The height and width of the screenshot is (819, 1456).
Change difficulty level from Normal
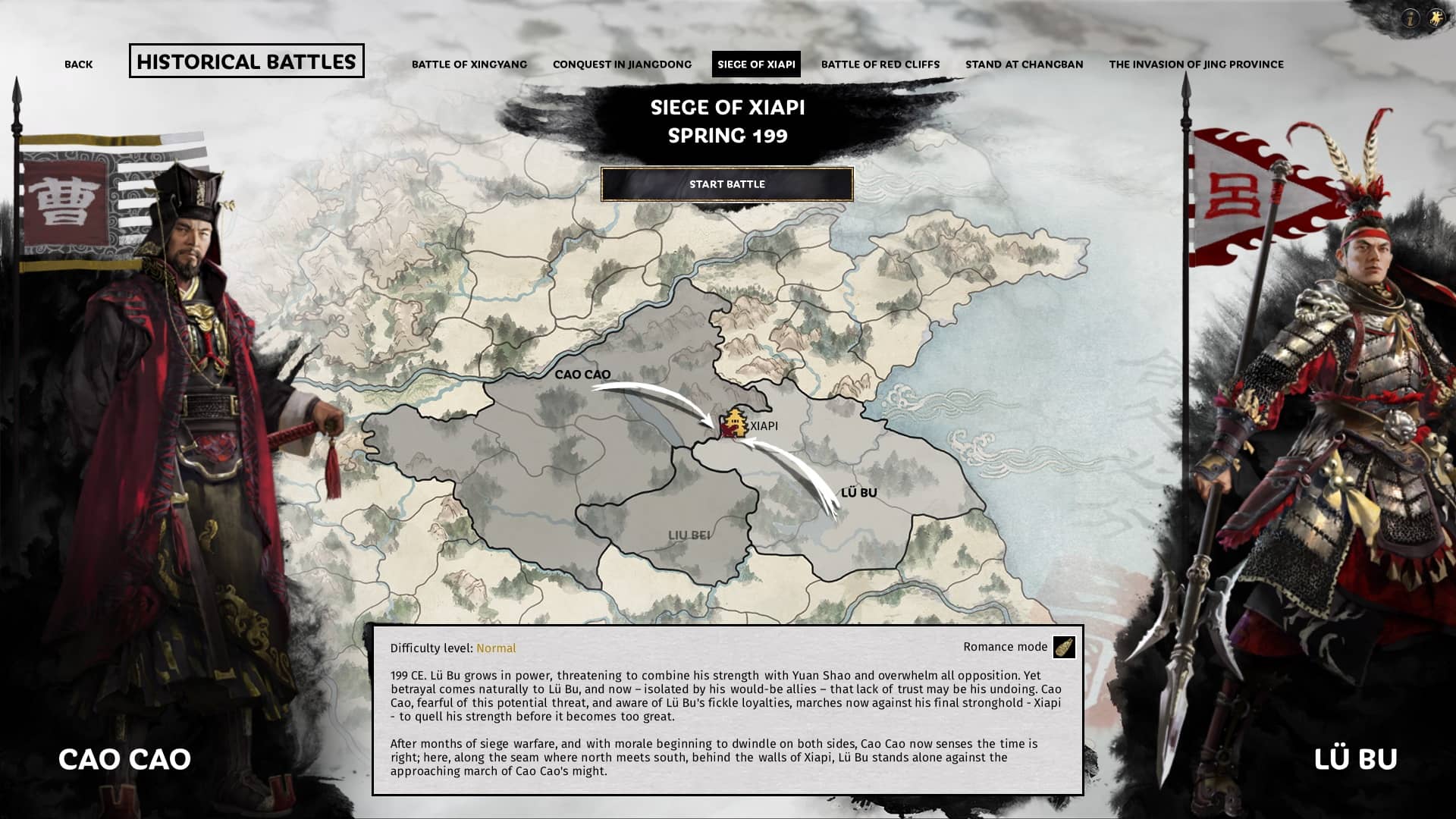tap(495, 648)
